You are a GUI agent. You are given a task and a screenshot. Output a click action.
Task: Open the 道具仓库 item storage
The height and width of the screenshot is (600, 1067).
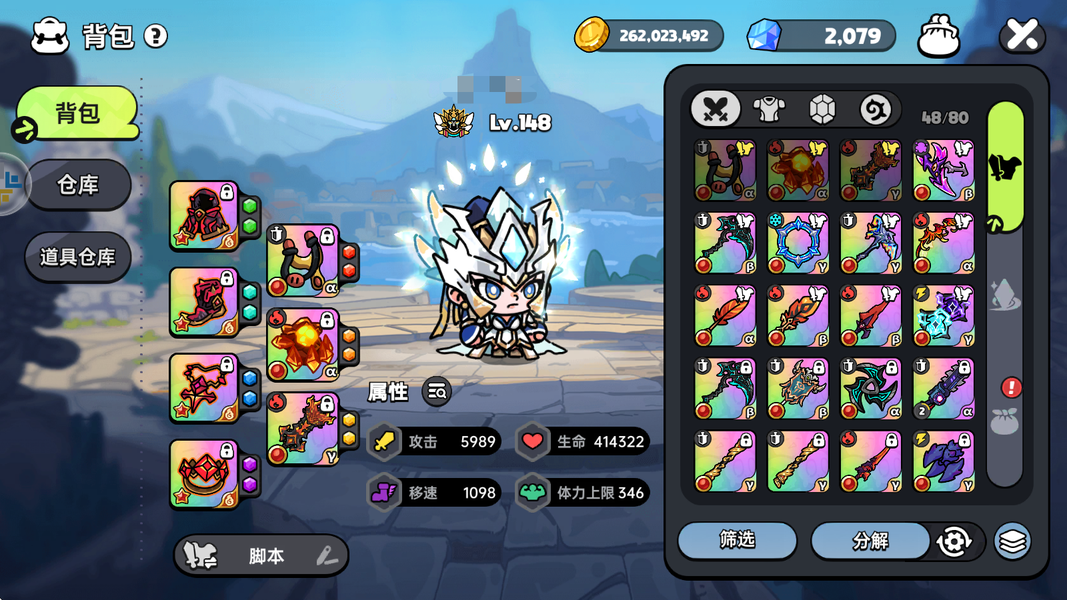tap(78, 257)
